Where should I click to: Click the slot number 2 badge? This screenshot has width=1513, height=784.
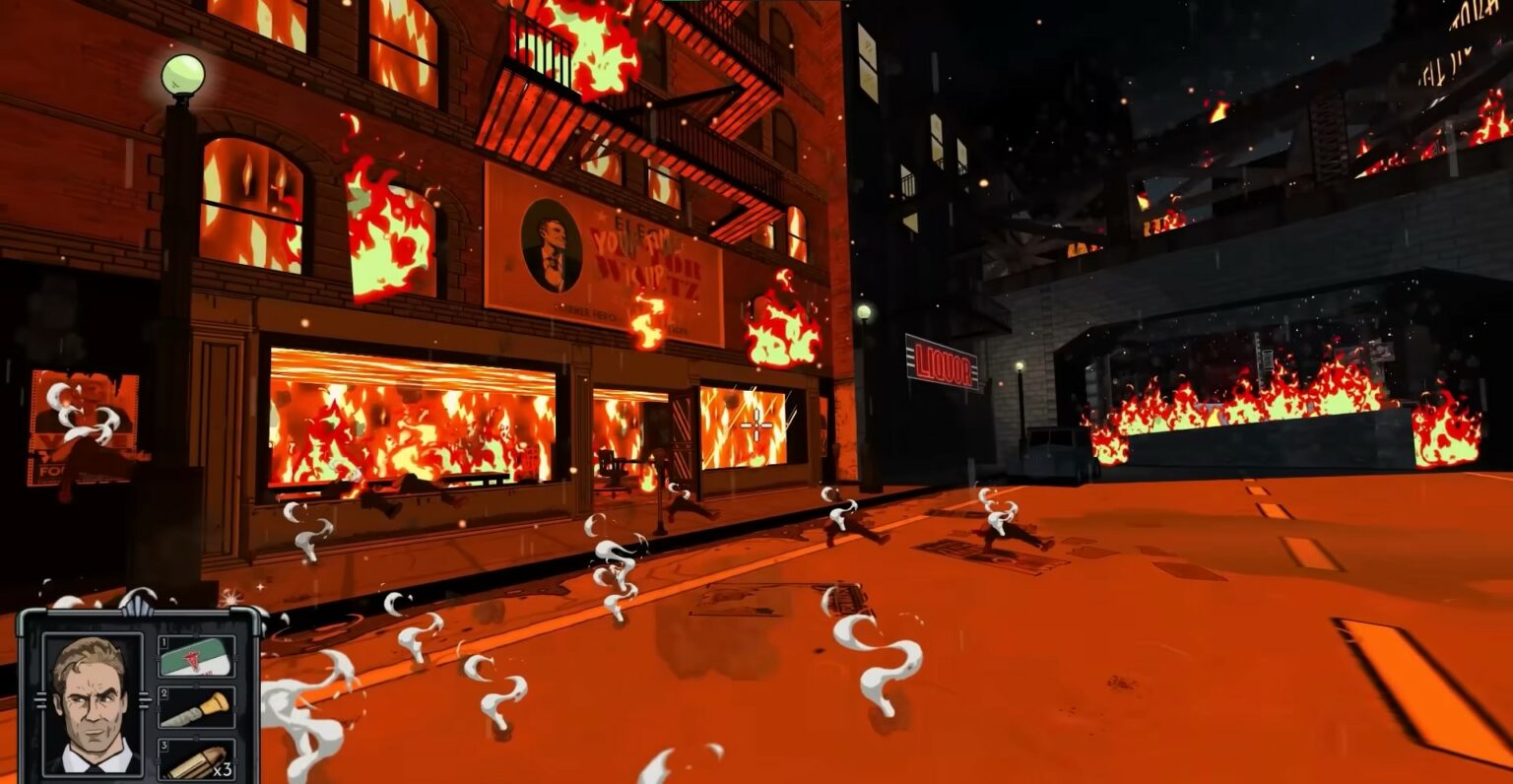(x=164, y=692)
